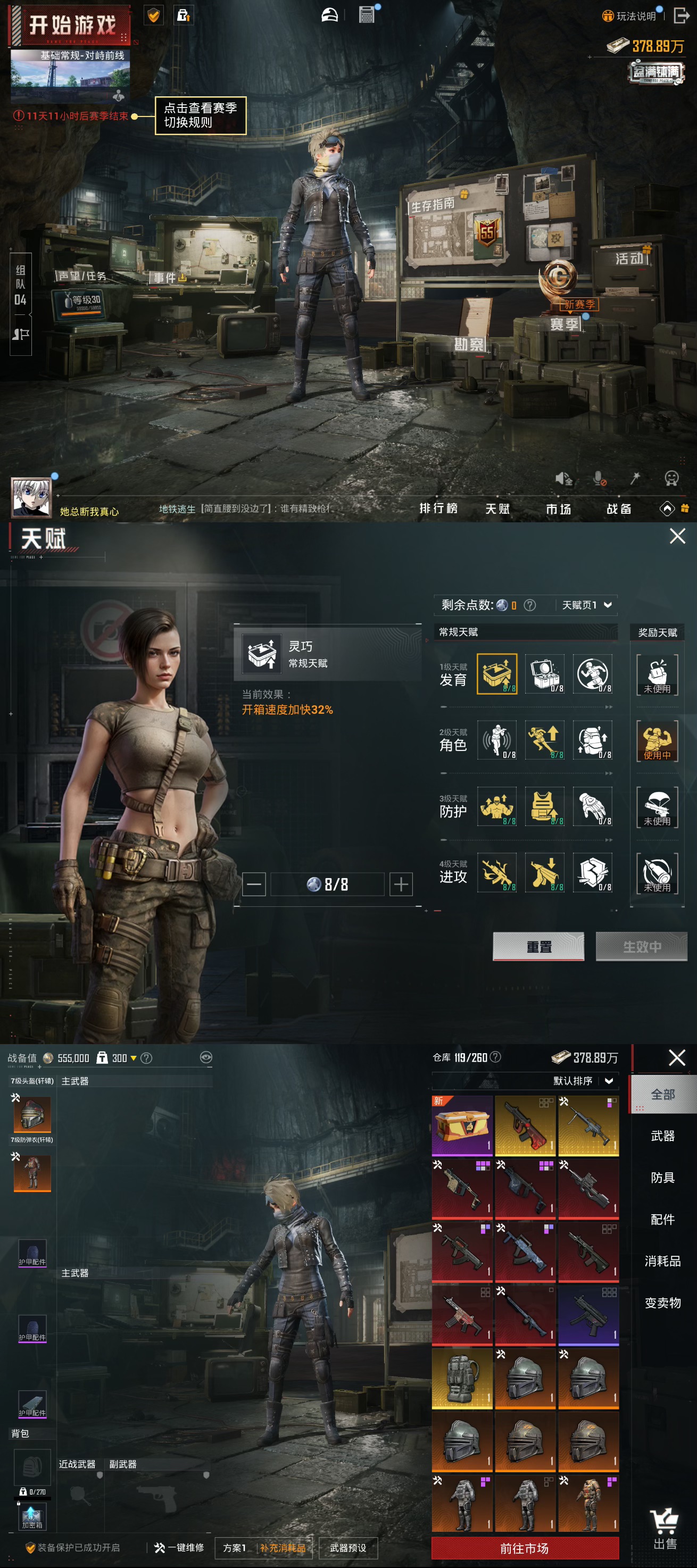Open the 出售 sell cart
Viewport: 697px width, 1568px height.
[x=664, y=1529]
